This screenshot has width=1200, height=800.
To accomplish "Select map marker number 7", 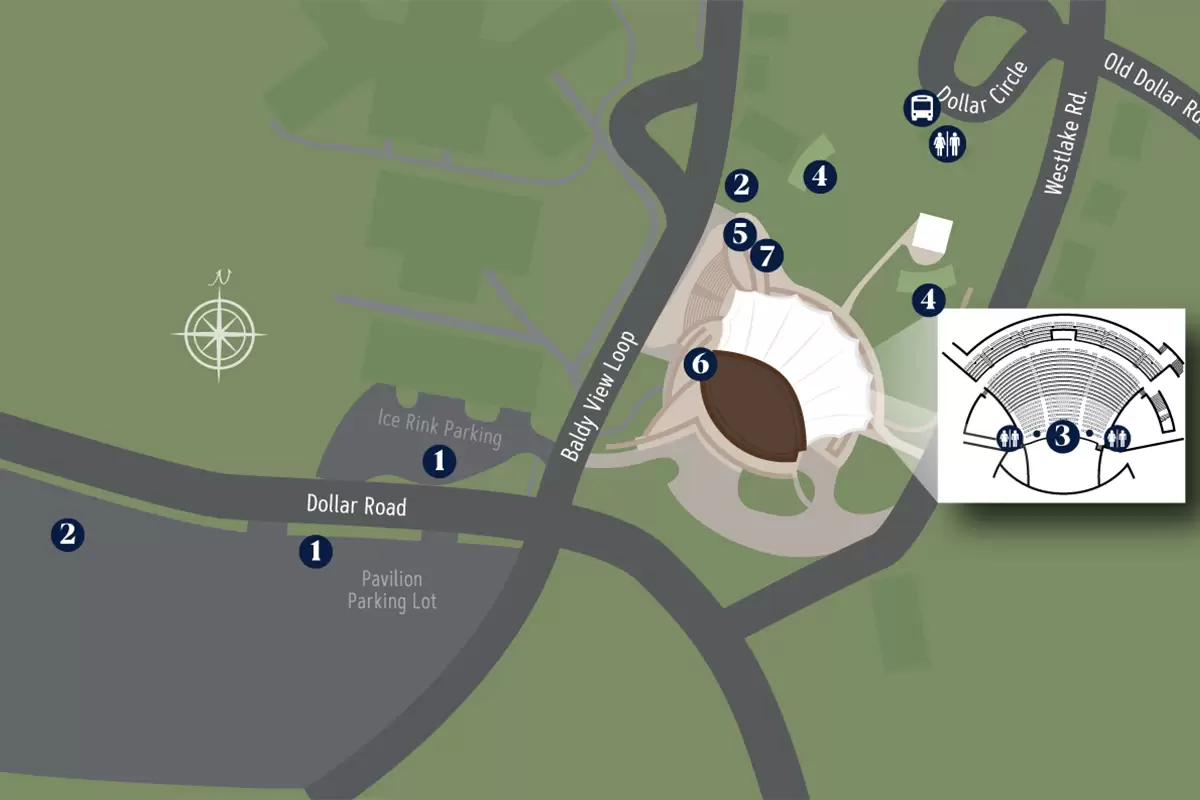I will click(766, 256).
